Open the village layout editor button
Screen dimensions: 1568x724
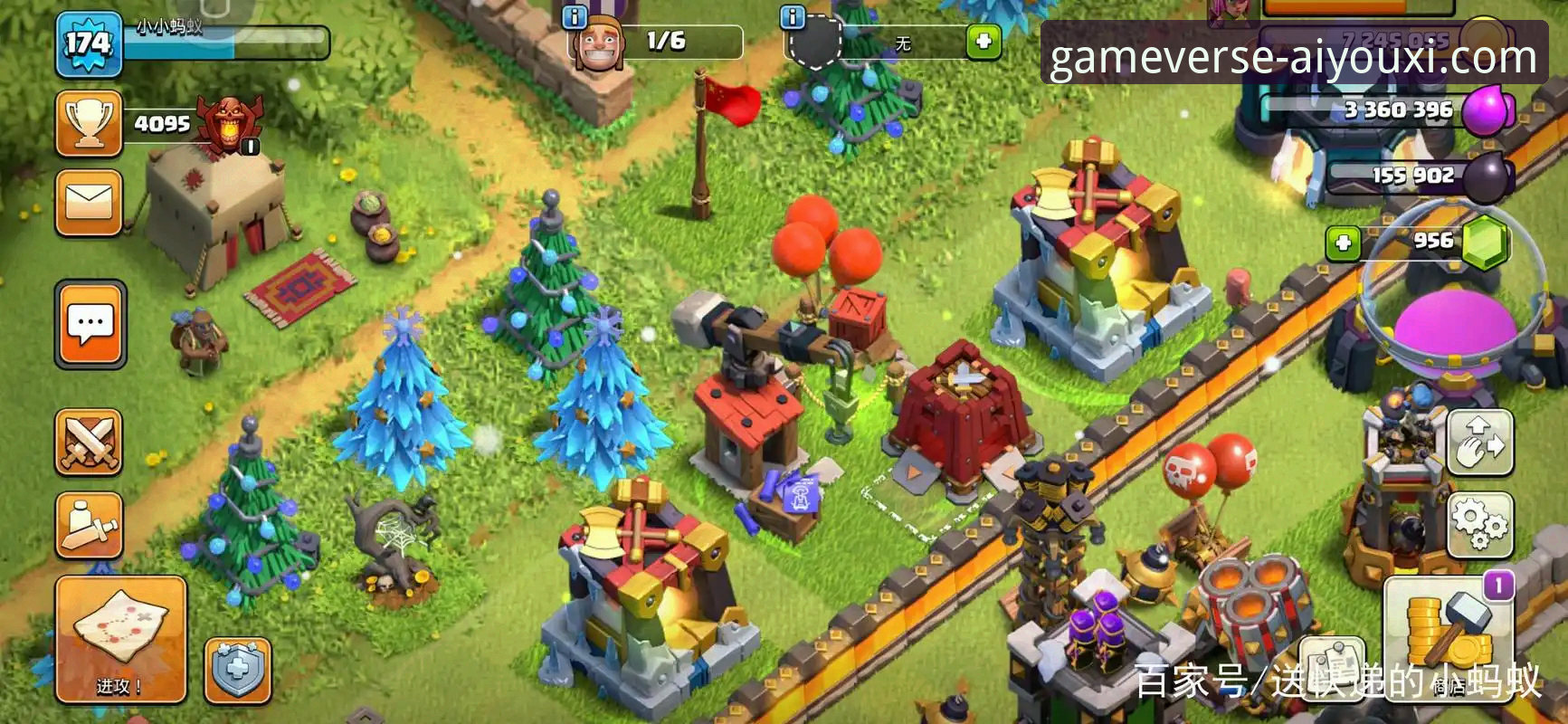point(1480,443)
